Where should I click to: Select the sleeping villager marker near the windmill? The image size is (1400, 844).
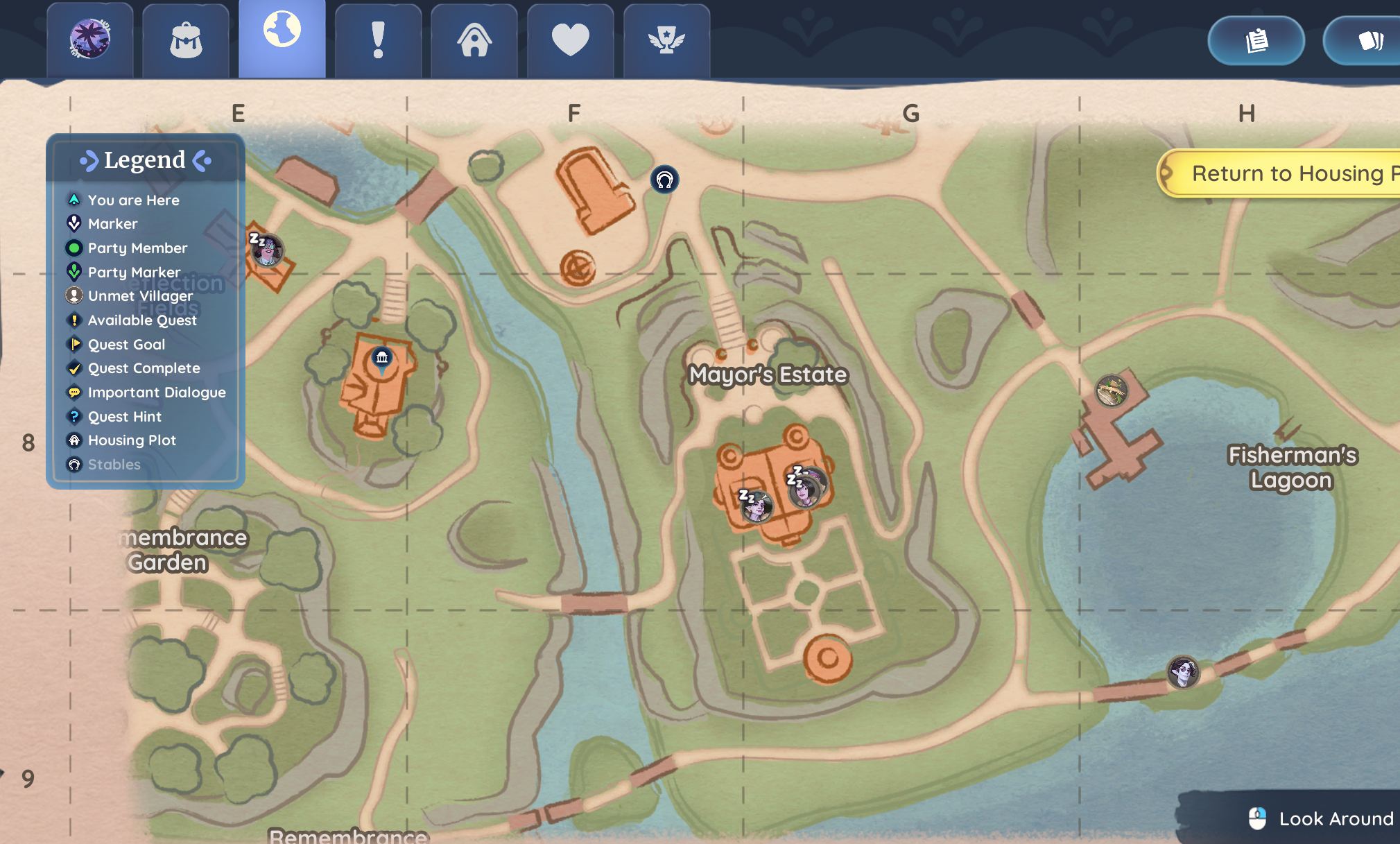(267, 250)
